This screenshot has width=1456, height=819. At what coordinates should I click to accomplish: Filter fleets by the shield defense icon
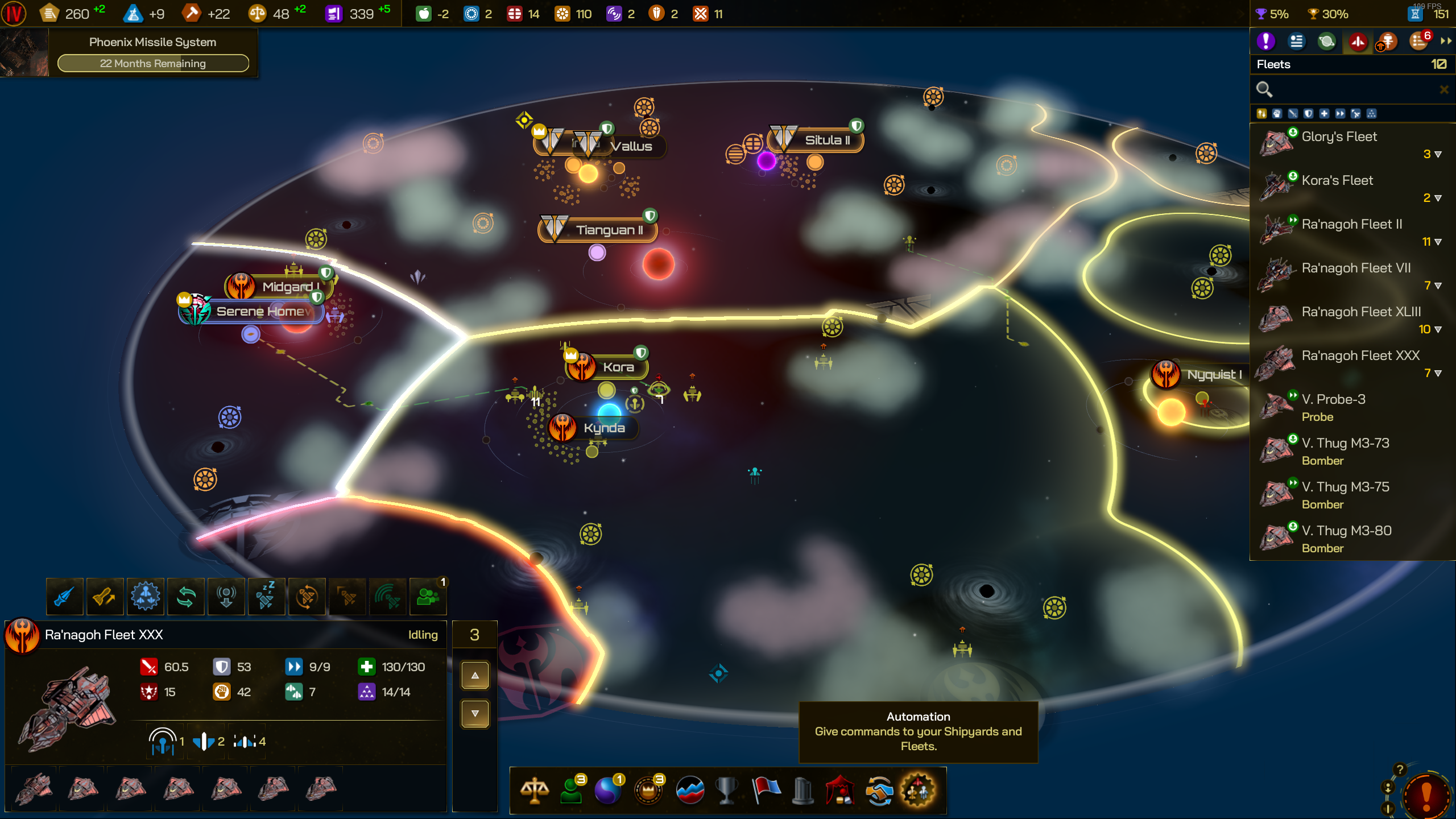[x=1309, y=114]
